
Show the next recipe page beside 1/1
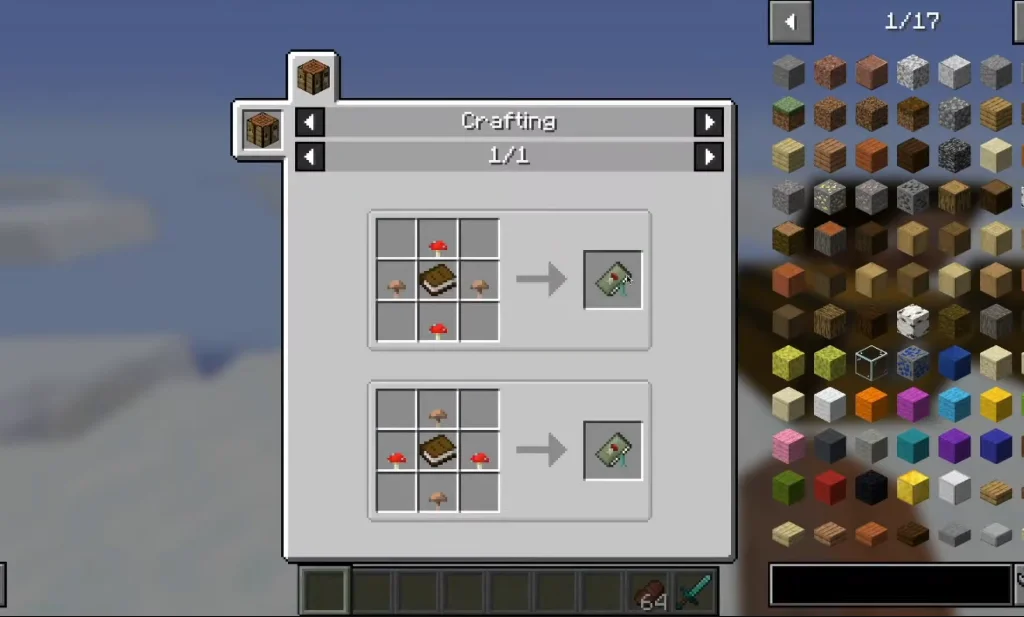point(708,156)
